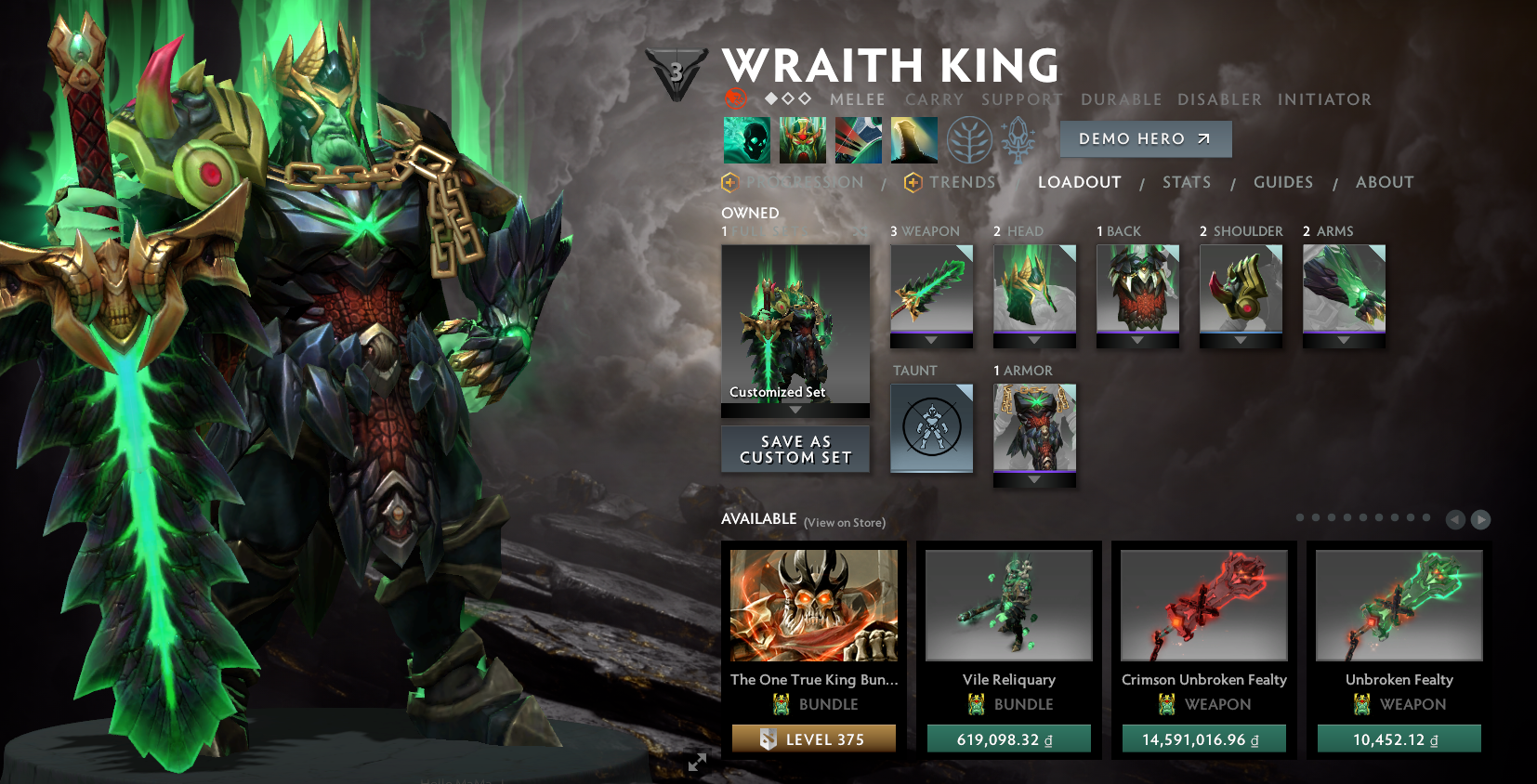The width and height of the screenshot is (1537, 784).
Task: Select the first hero facet diamond
Action: pyautogui.click(x=772, y=99)
